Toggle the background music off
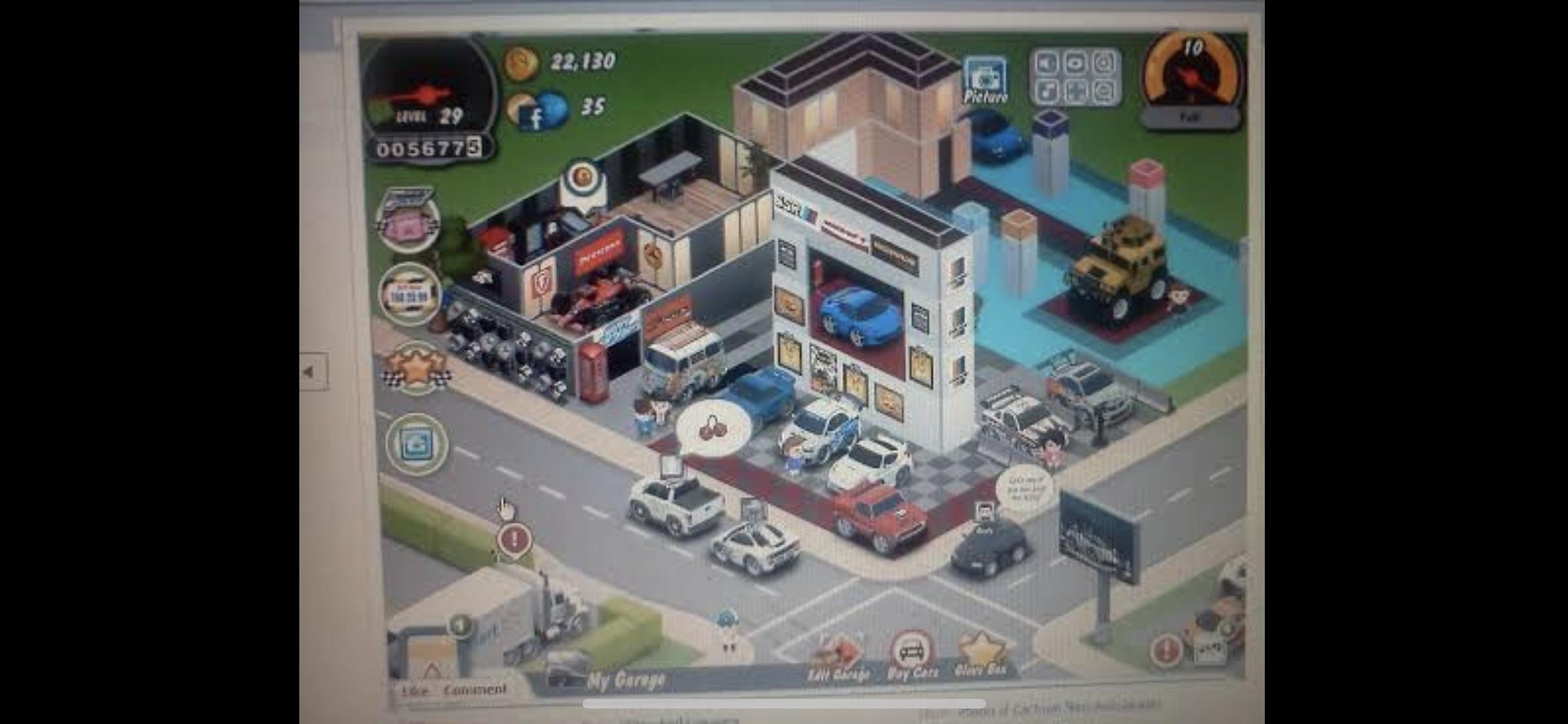The height and width of the screenshot is (724, 1568). [x=1047, y=92]
